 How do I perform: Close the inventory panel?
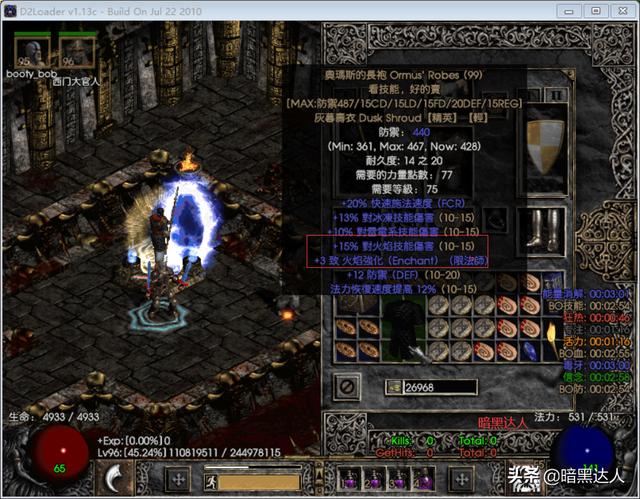coord(347,384)
